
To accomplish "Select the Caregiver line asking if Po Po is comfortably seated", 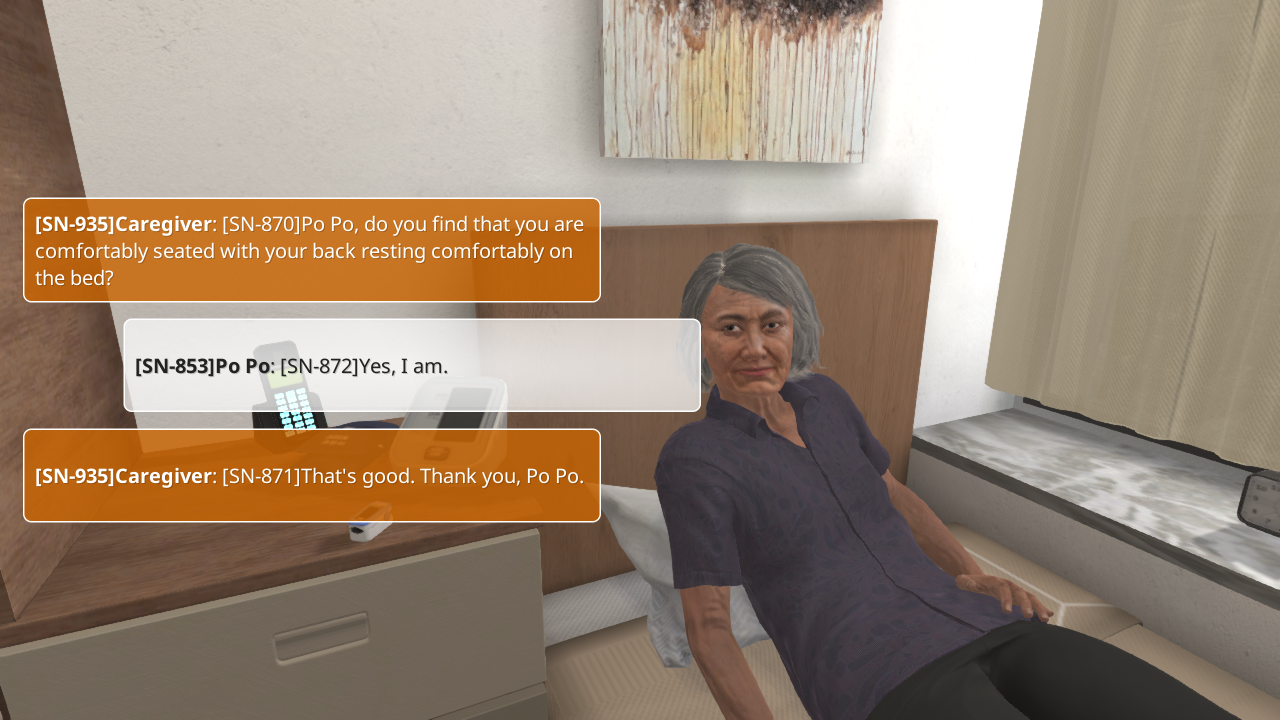I will click(311, 250).
